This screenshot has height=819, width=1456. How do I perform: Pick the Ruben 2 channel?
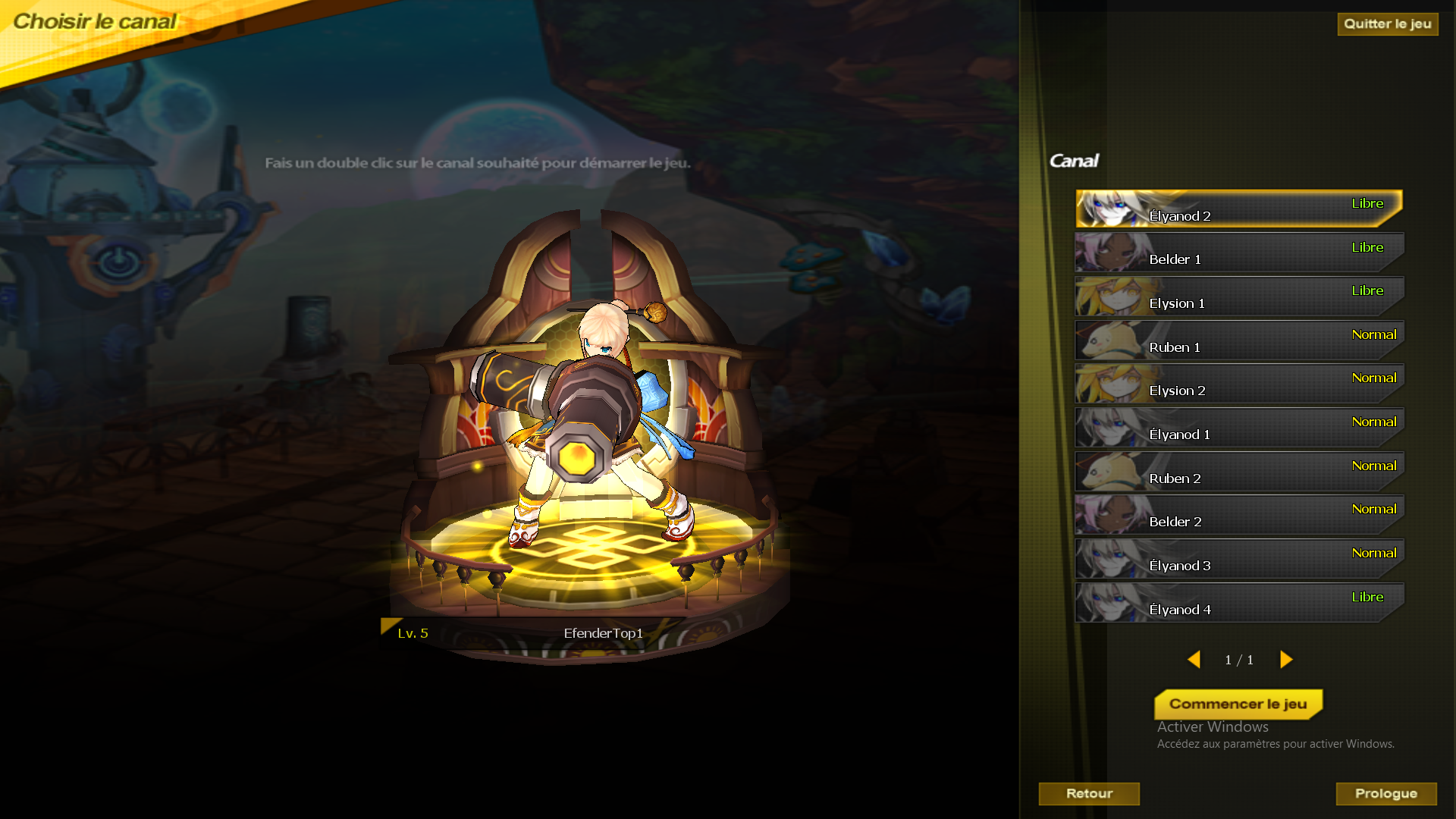tap(1238, 472)
